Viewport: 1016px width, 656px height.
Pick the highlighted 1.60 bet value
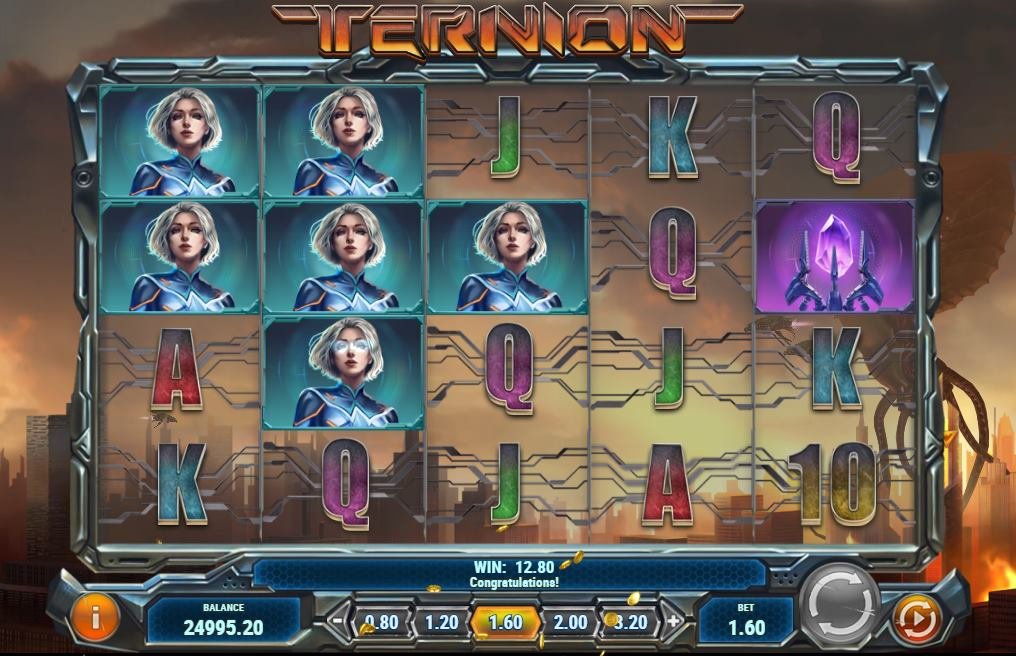click(506, 622)
